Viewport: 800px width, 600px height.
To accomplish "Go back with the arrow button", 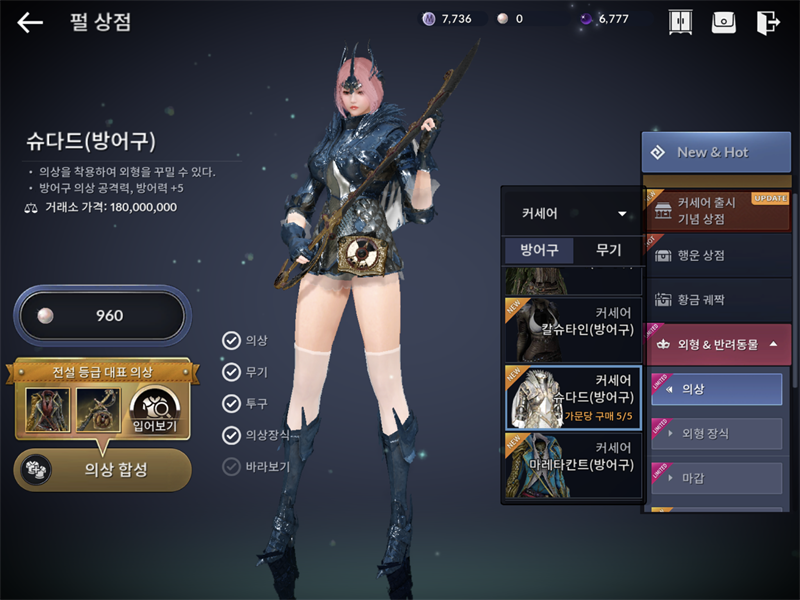I will 30,22.
